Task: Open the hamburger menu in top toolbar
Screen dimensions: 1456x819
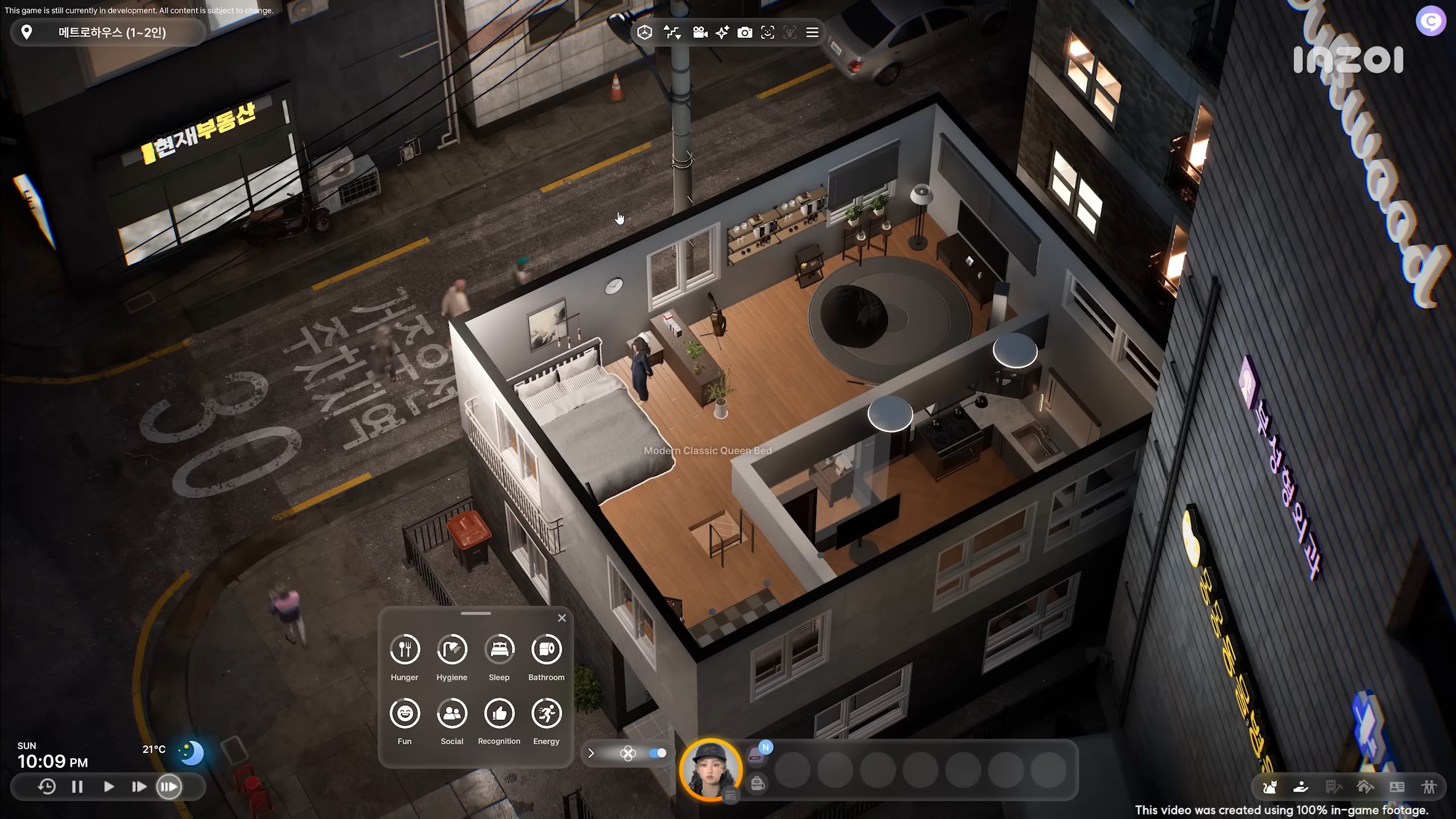Action: pos(812,32)
